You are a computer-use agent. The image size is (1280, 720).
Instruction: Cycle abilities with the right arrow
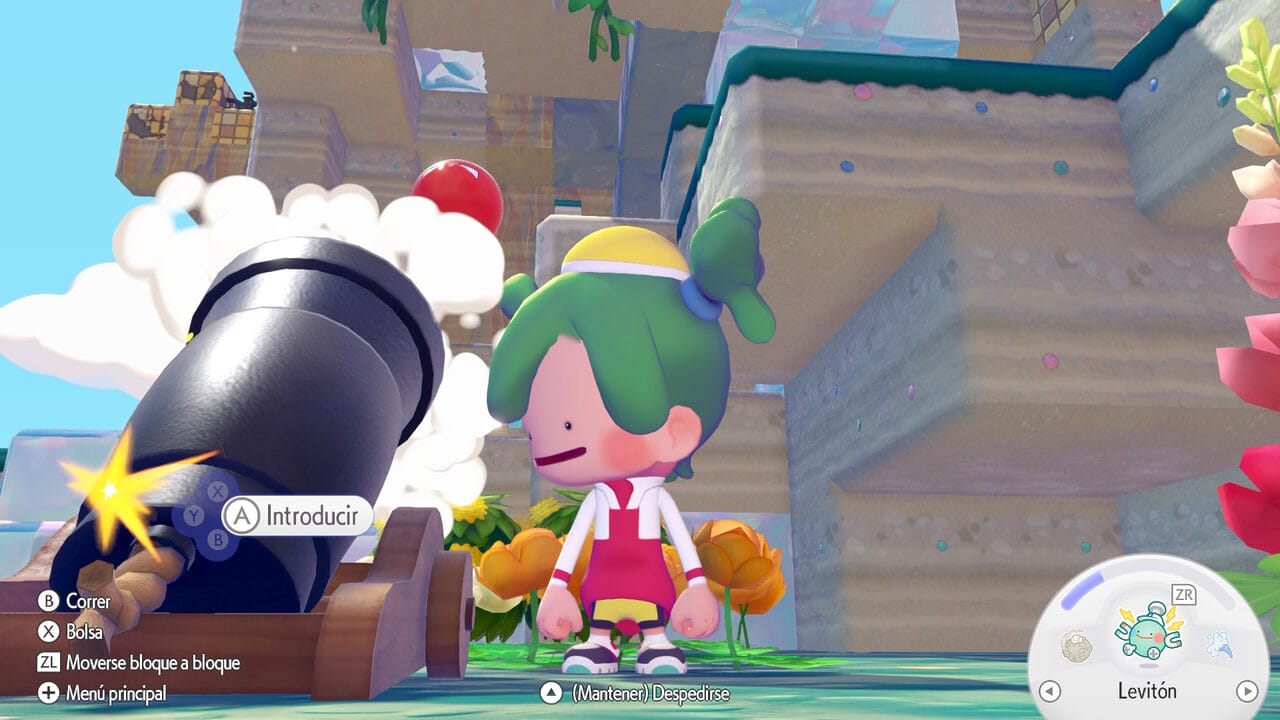click(x=1246, y=691)
